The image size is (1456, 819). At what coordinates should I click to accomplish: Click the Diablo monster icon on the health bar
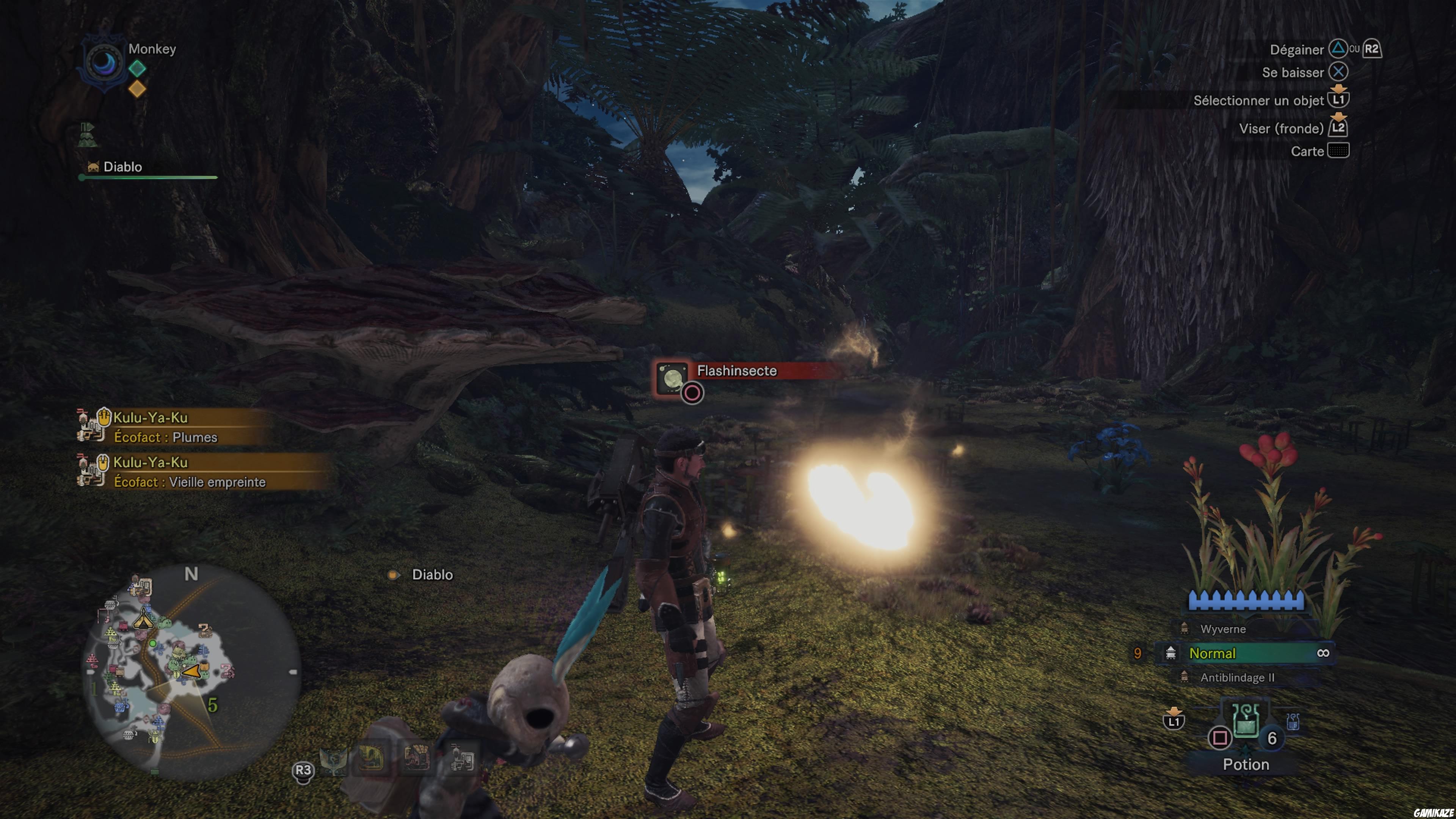pos(93,166)
